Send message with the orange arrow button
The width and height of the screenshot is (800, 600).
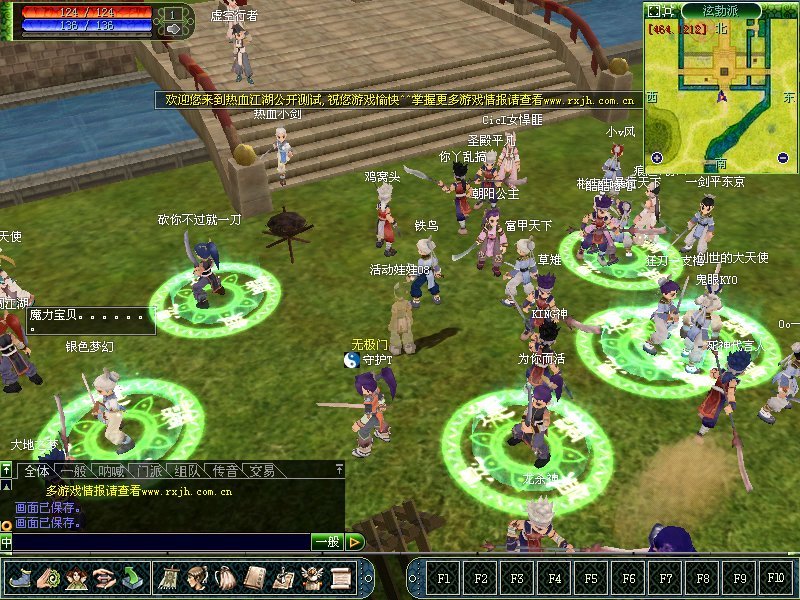click(x=354, y=542)
